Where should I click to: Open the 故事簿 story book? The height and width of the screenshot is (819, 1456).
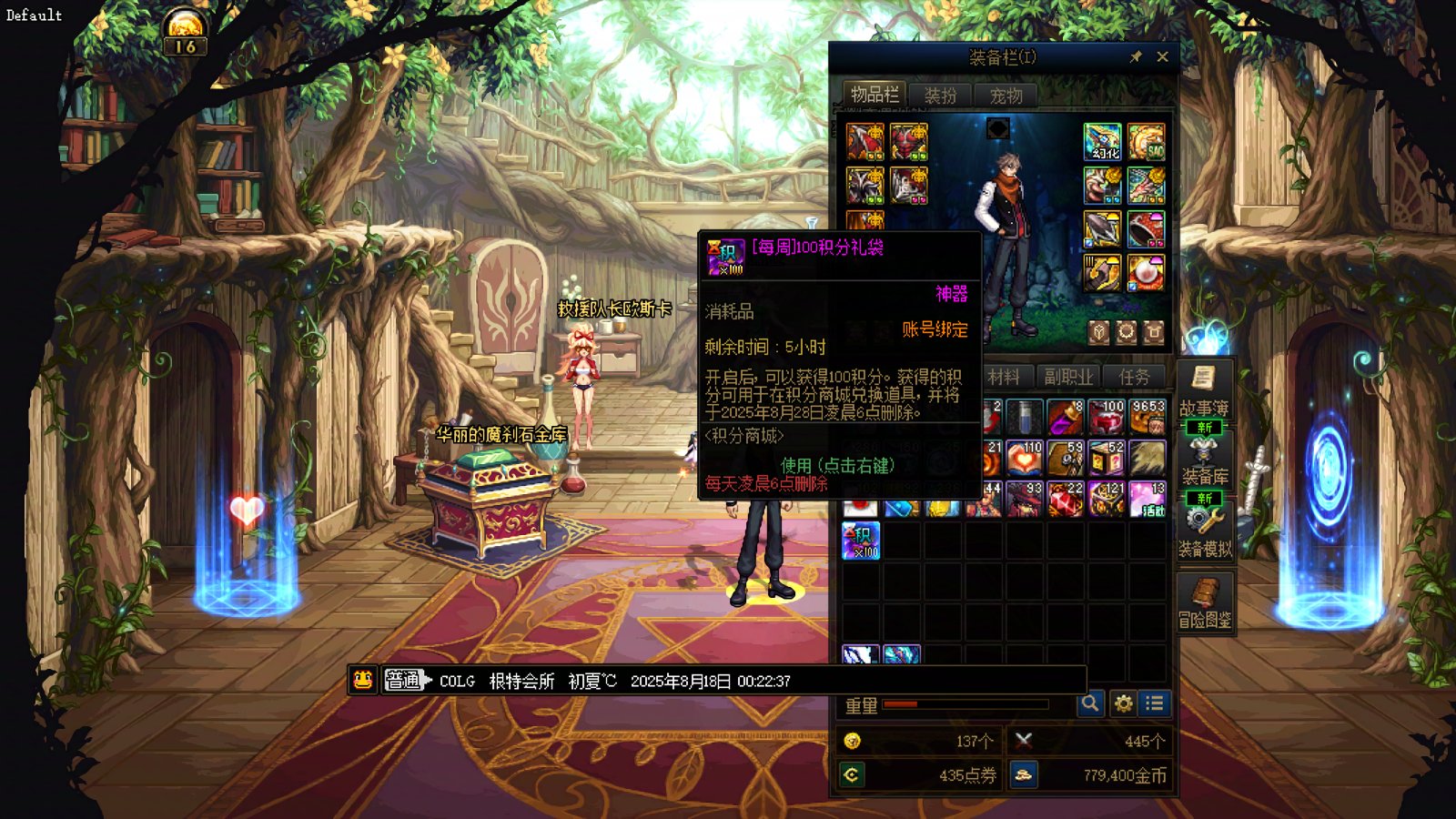[1204, 389]
